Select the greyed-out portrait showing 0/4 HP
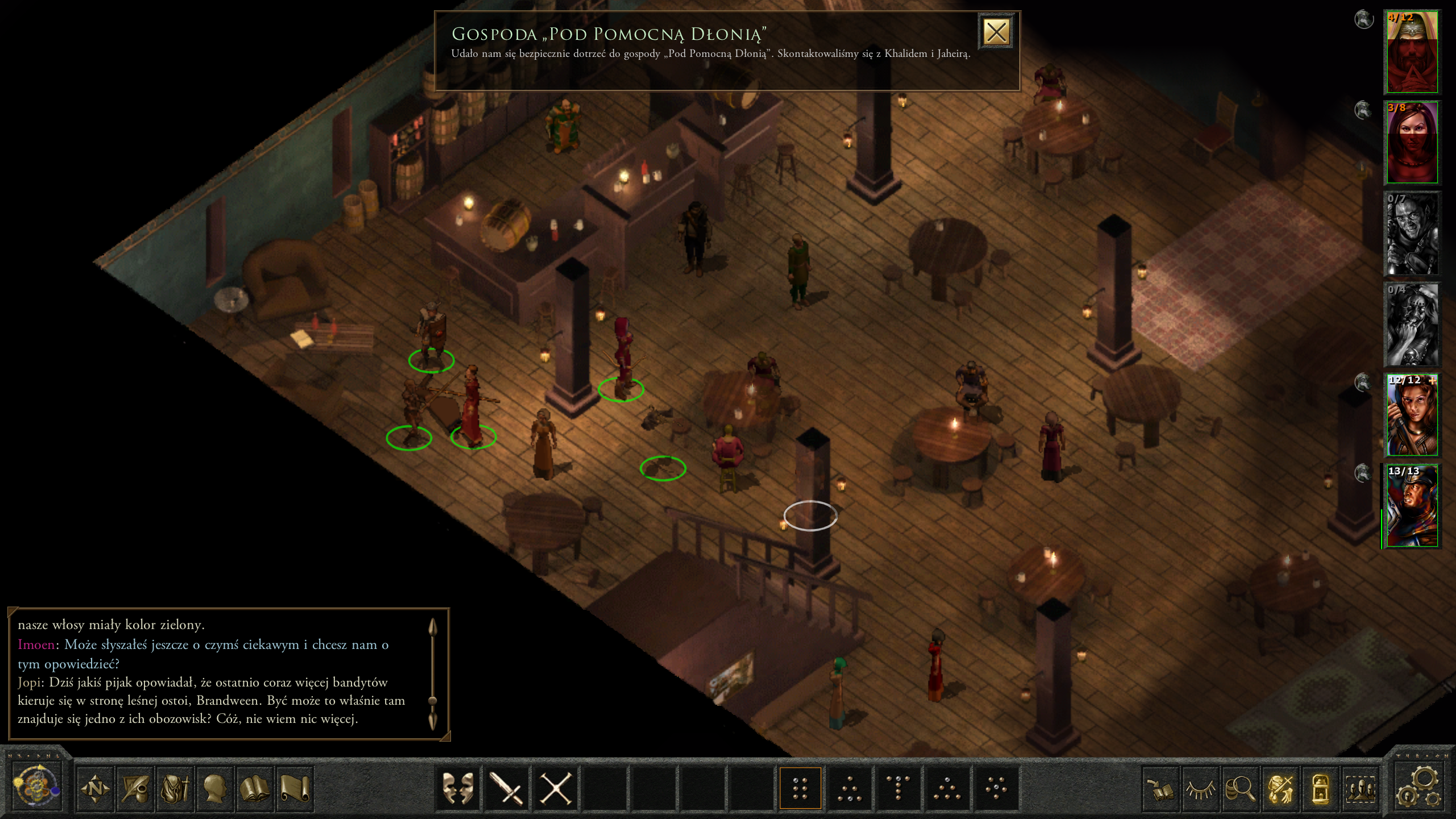Viewport: 1456px width, 819px height. pos(1412,325)
